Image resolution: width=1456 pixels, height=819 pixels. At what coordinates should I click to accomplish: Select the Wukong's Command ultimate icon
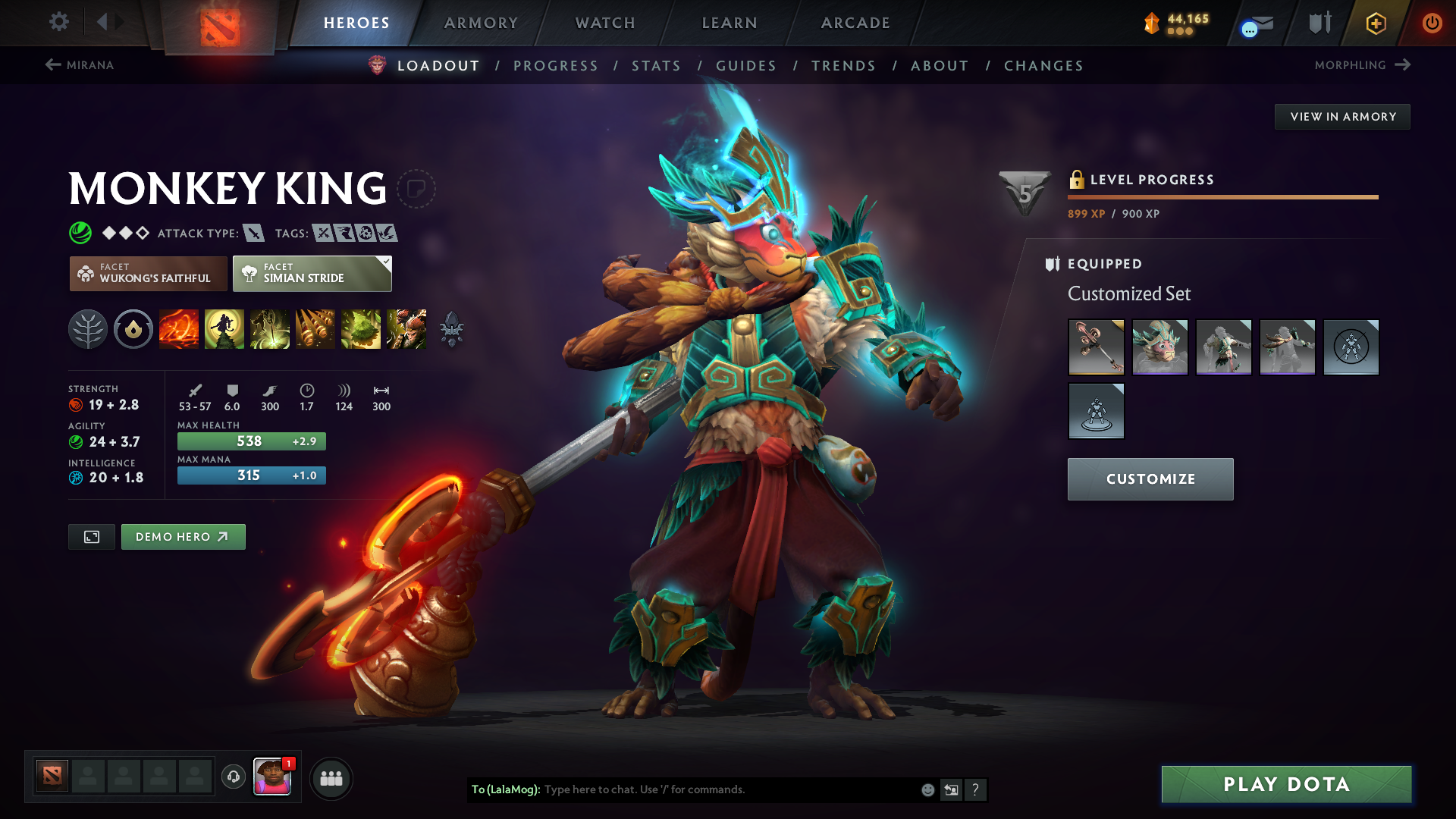(406, 329)
